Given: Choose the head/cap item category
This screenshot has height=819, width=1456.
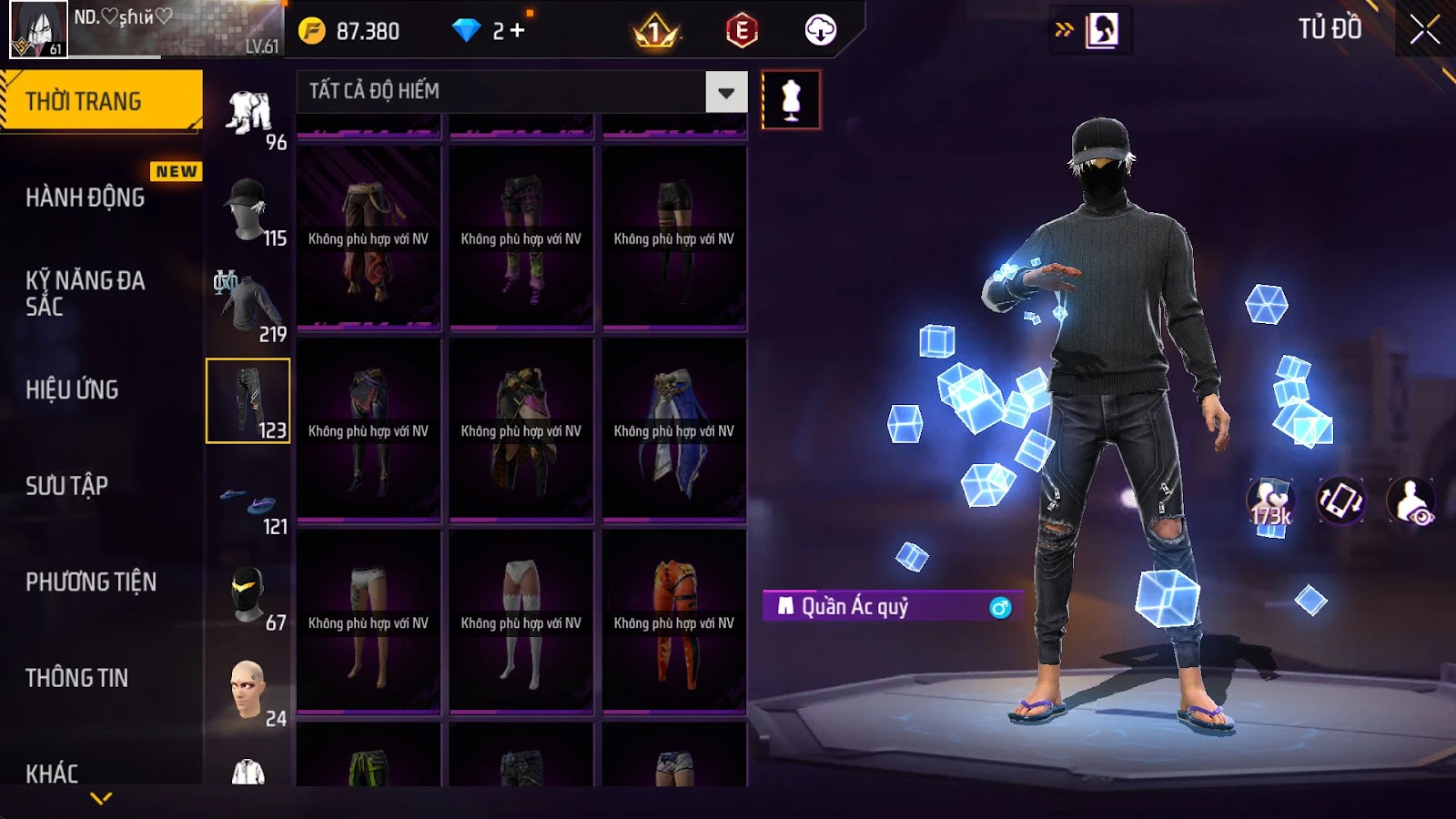Looking at the screenshot, I should tap(248, 209).
